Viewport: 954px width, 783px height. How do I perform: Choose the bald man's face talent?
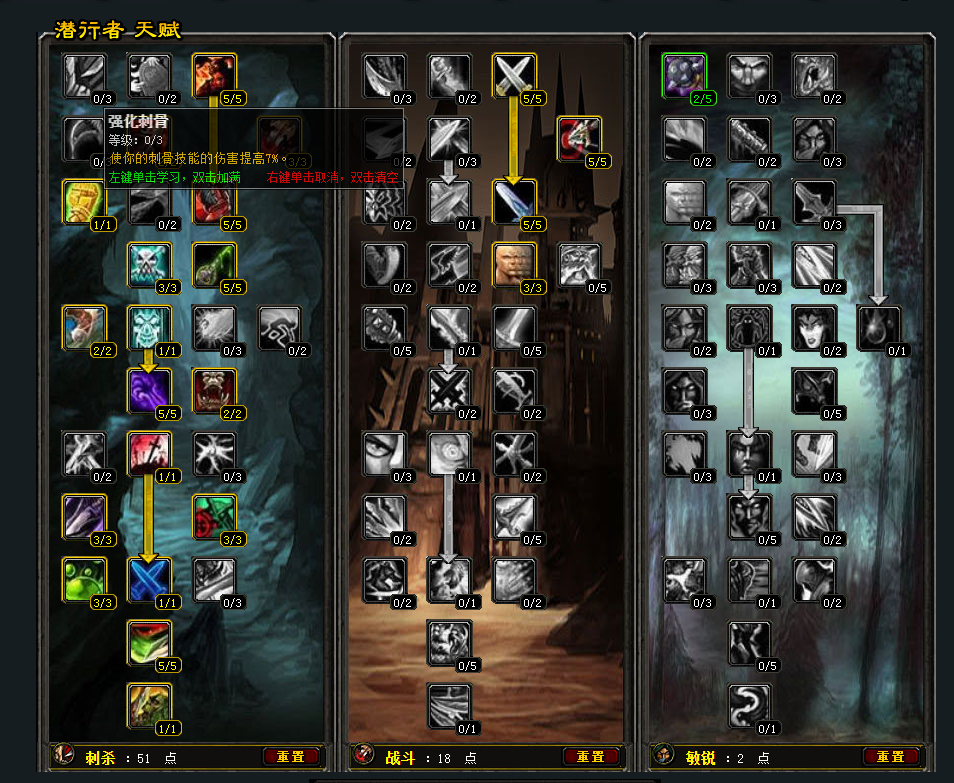pos(514,264)
